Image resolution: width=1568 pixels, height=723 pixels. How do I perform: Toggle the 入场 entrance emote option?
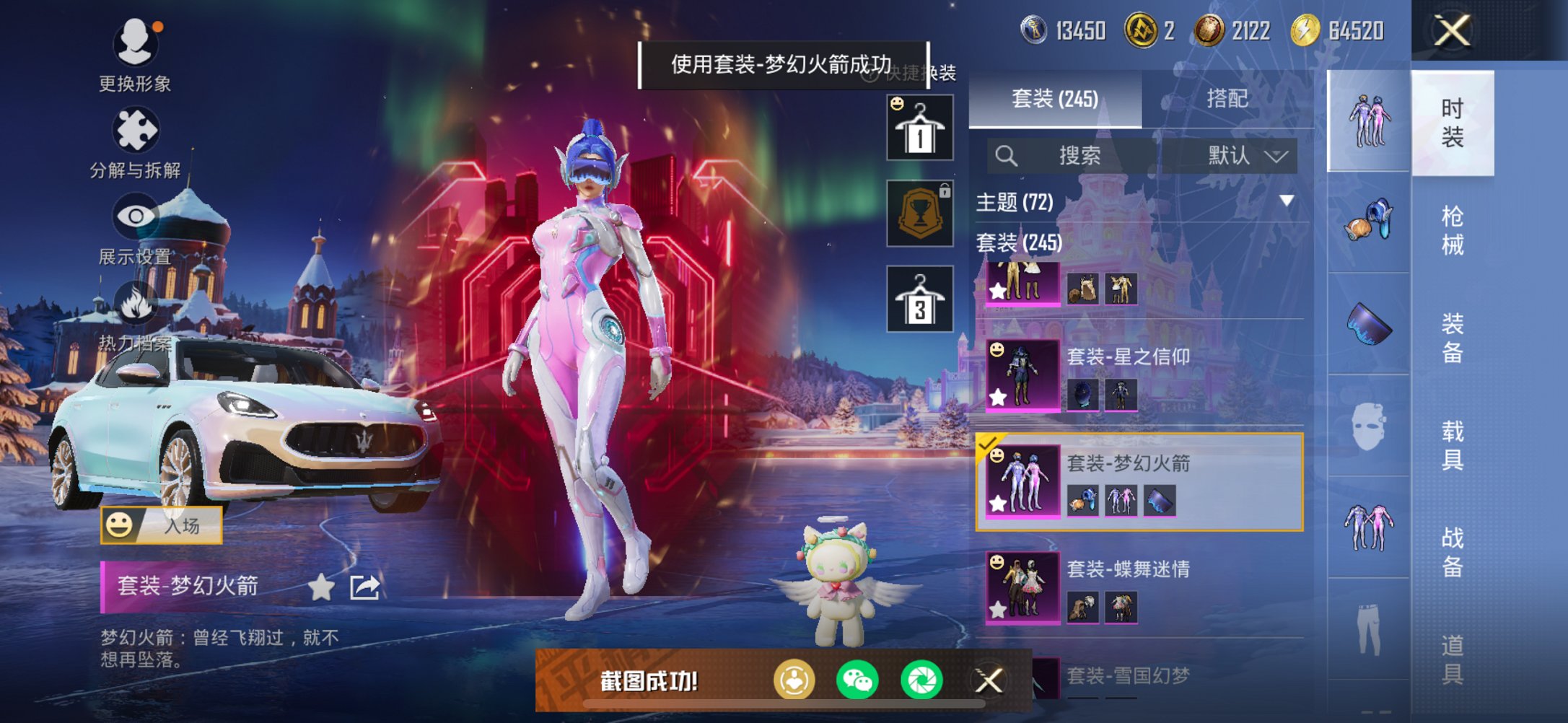(162, 523)
